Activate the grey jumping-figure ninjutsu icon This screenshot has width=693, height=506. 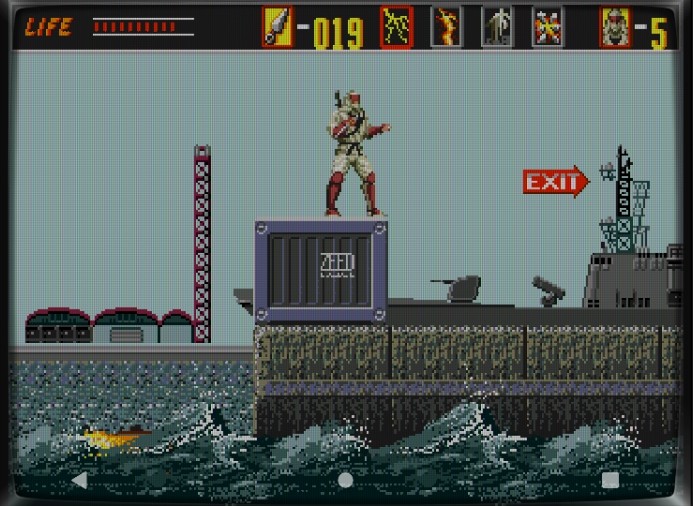(496, 27)
